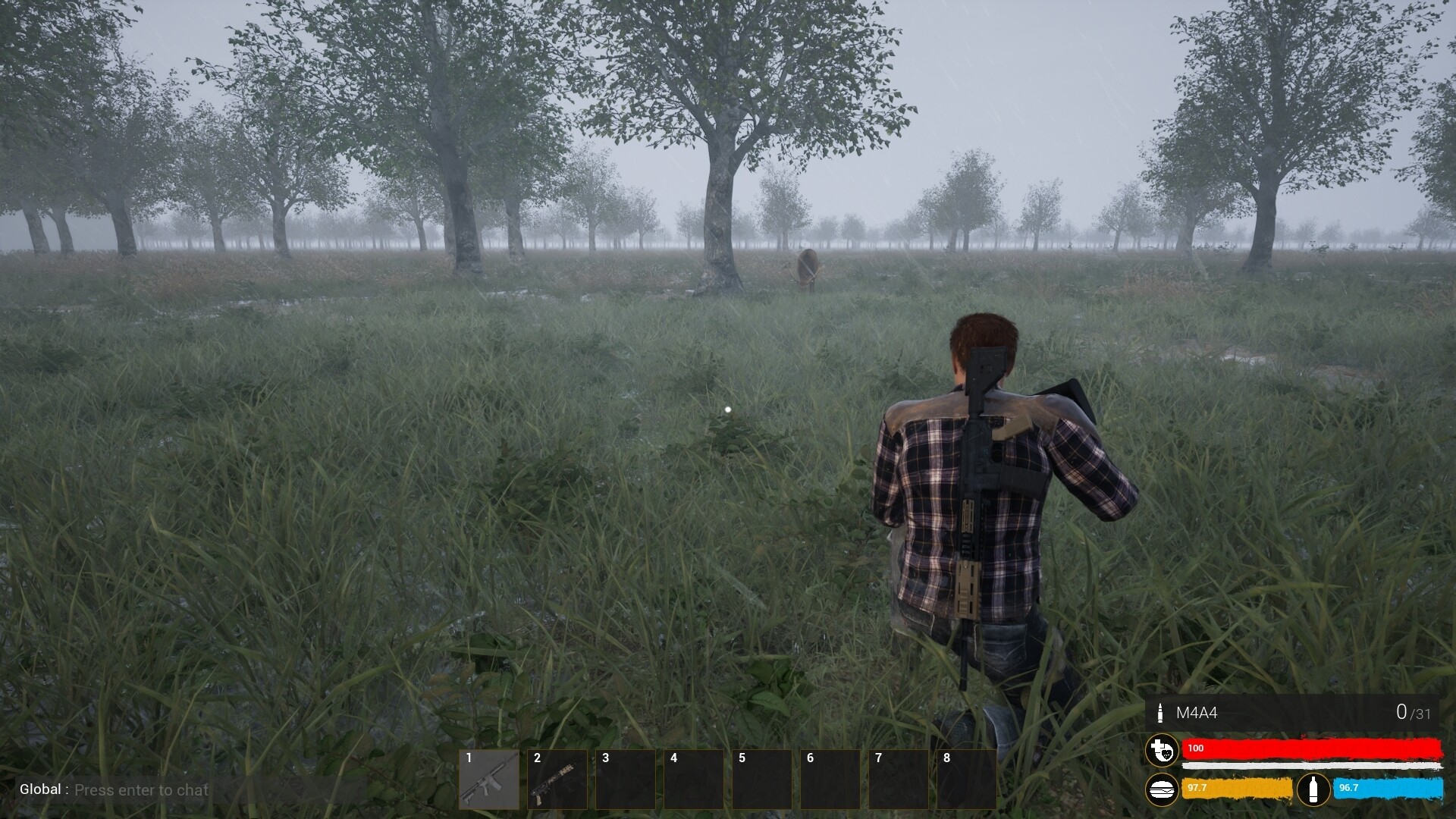Activate the 'Press enter to chat' input field
Viewport: 1456px width, 819px height.
[x=140, y=789]
